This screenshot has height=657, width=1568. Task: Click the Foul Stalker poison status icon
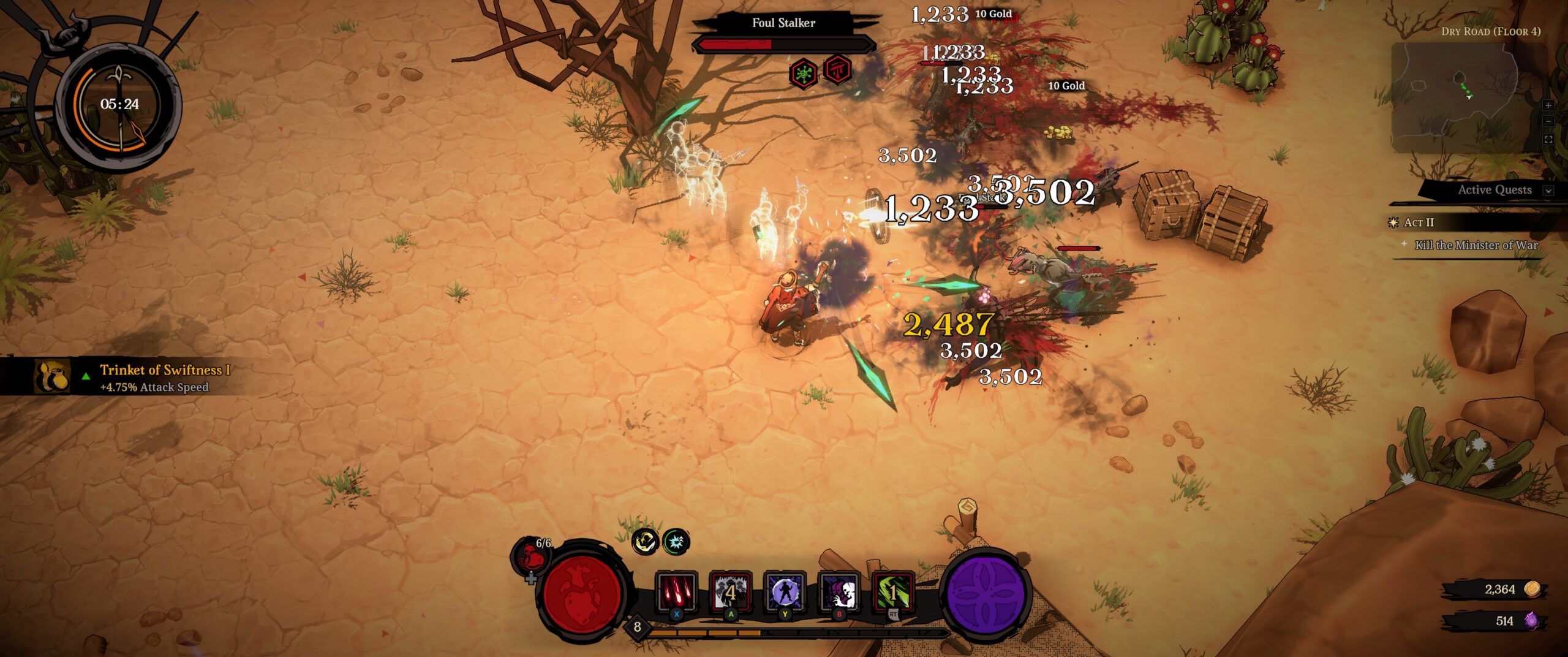coord(803,74)
